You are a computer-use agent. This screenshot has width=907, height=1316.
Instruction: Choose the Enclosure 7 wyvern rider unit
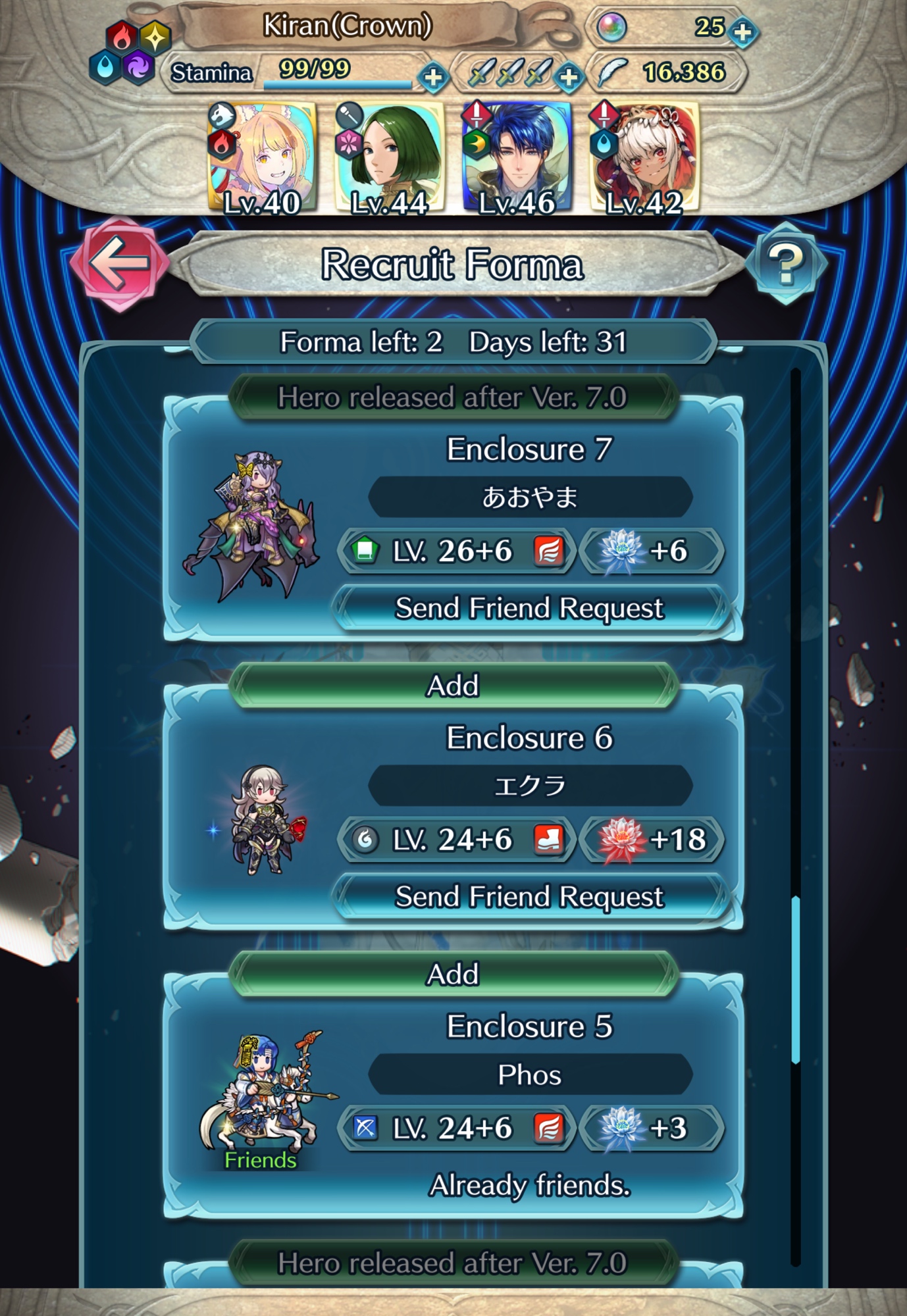tap(253, 525)
